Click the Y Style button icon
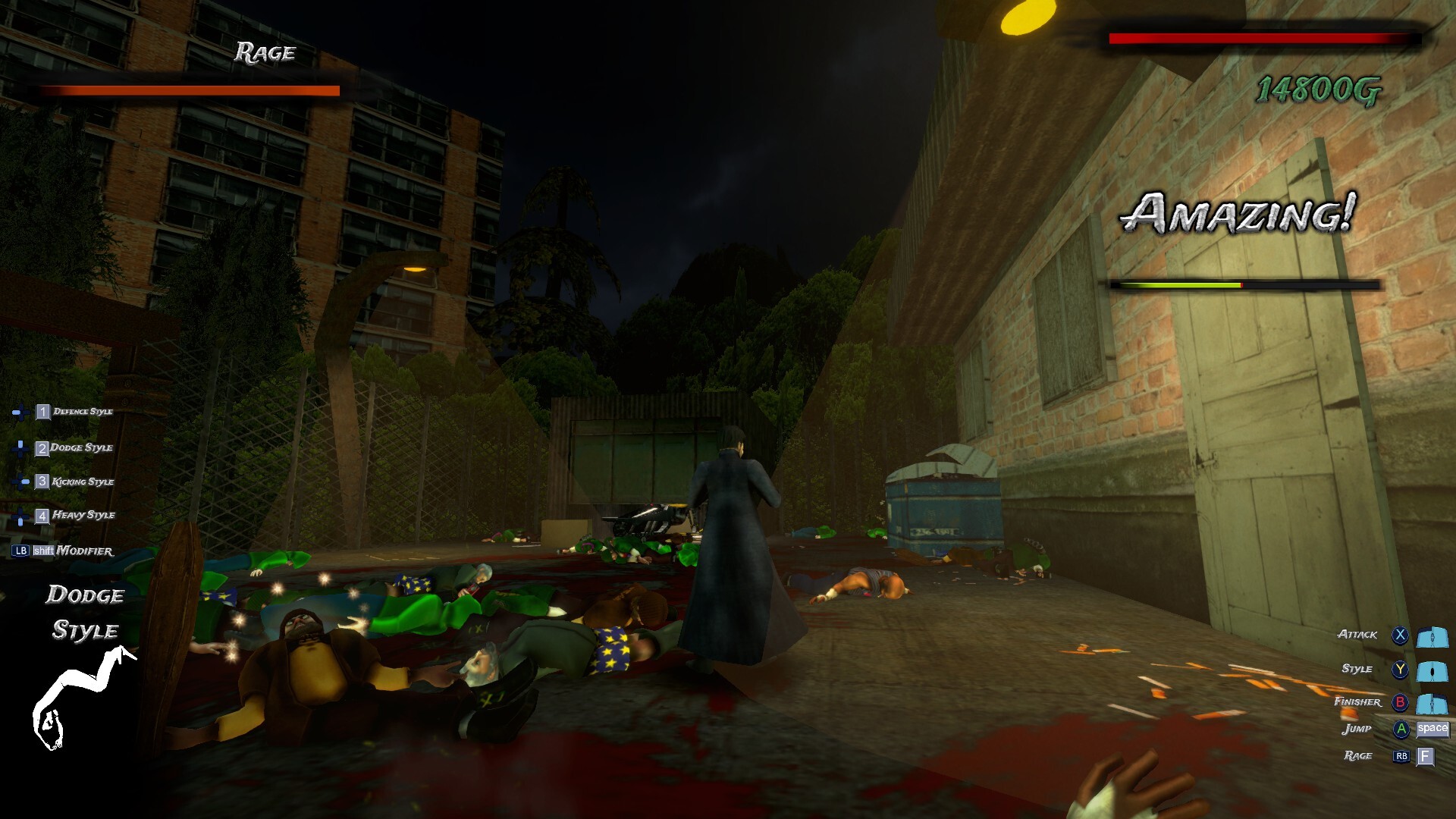1456x819 pixels. [x=1400, y=670]
